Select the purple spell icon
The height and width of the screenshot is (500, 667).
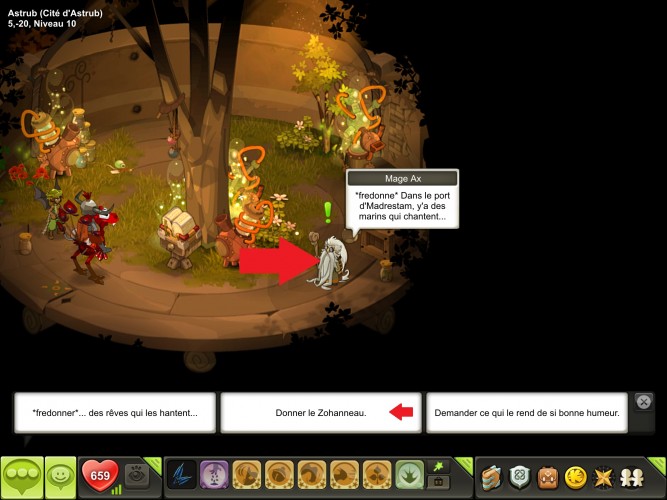pyautogui.click(x=213, y=474)
